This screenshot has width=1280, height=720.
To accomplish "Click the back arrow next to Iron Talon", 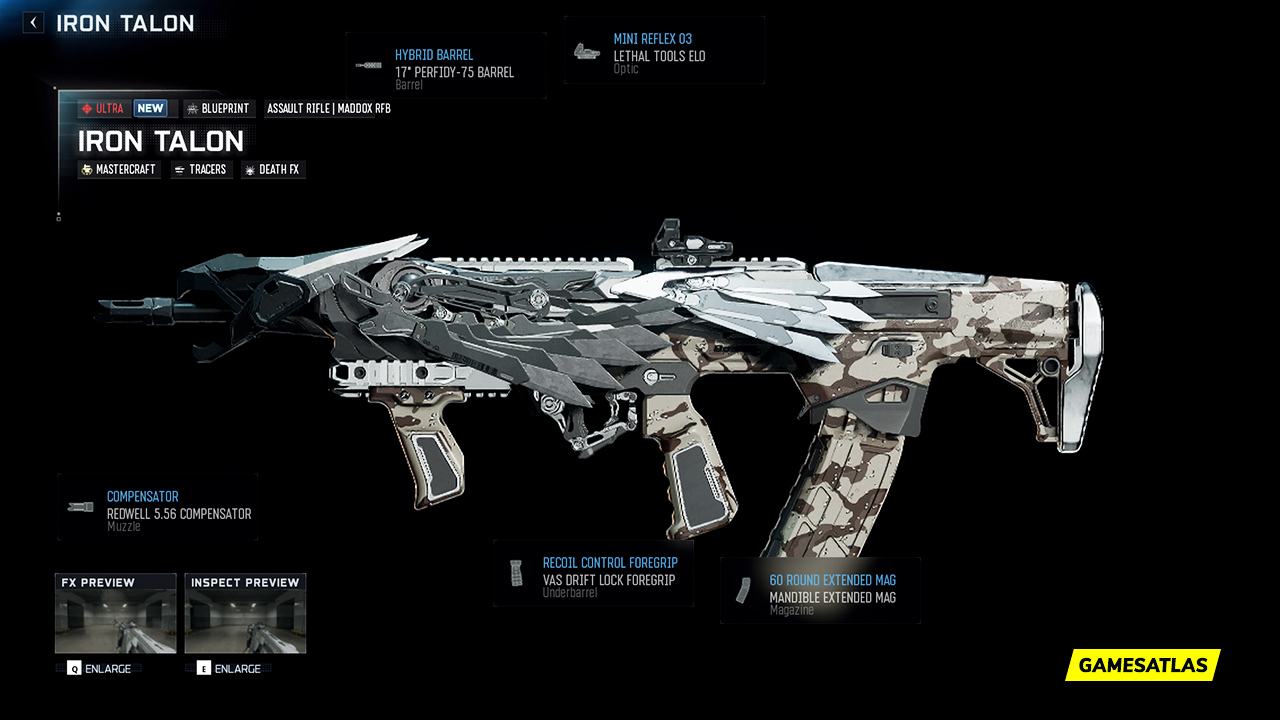I will point(32,21).
